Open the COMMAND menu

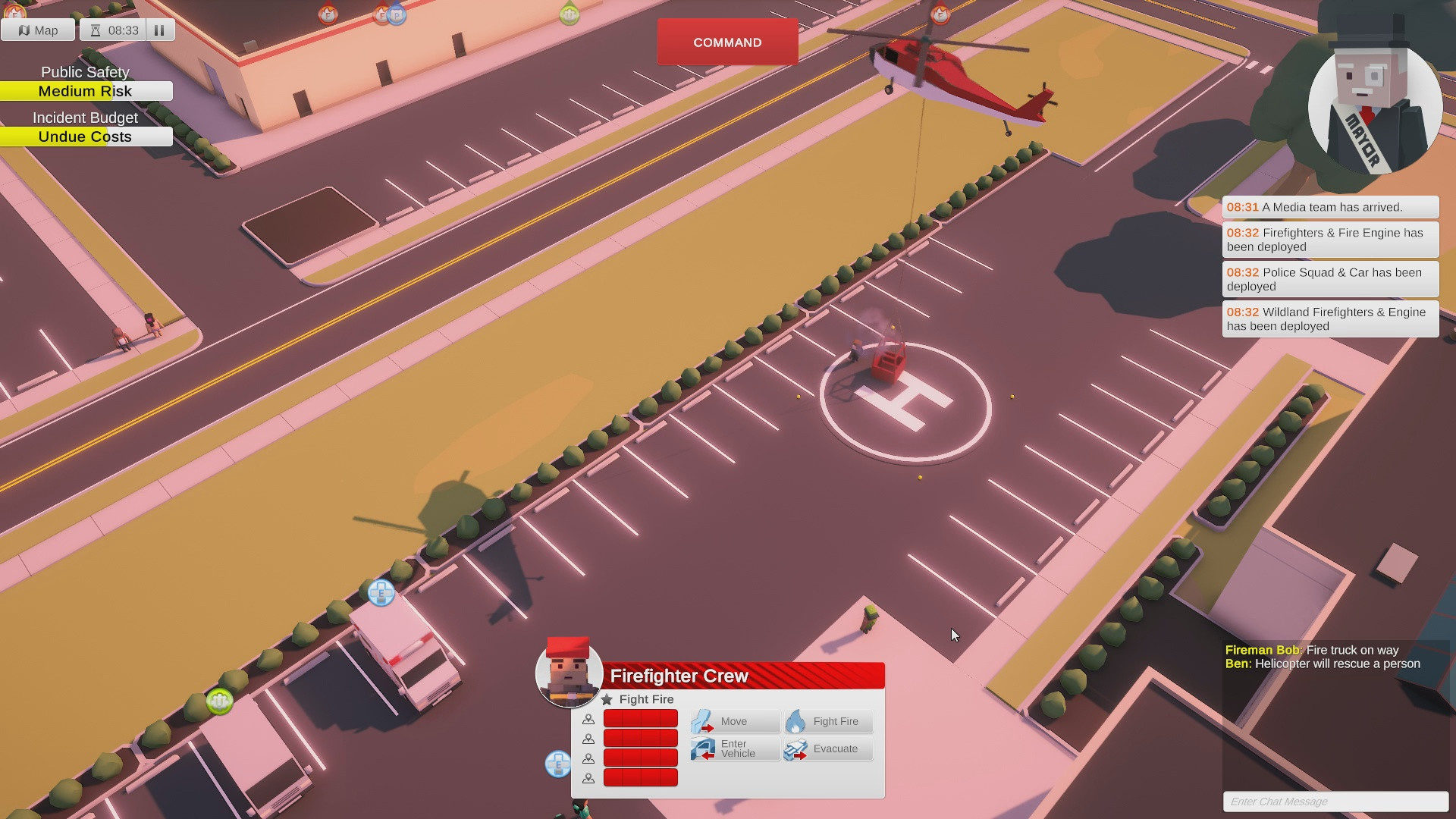(727, 42)
